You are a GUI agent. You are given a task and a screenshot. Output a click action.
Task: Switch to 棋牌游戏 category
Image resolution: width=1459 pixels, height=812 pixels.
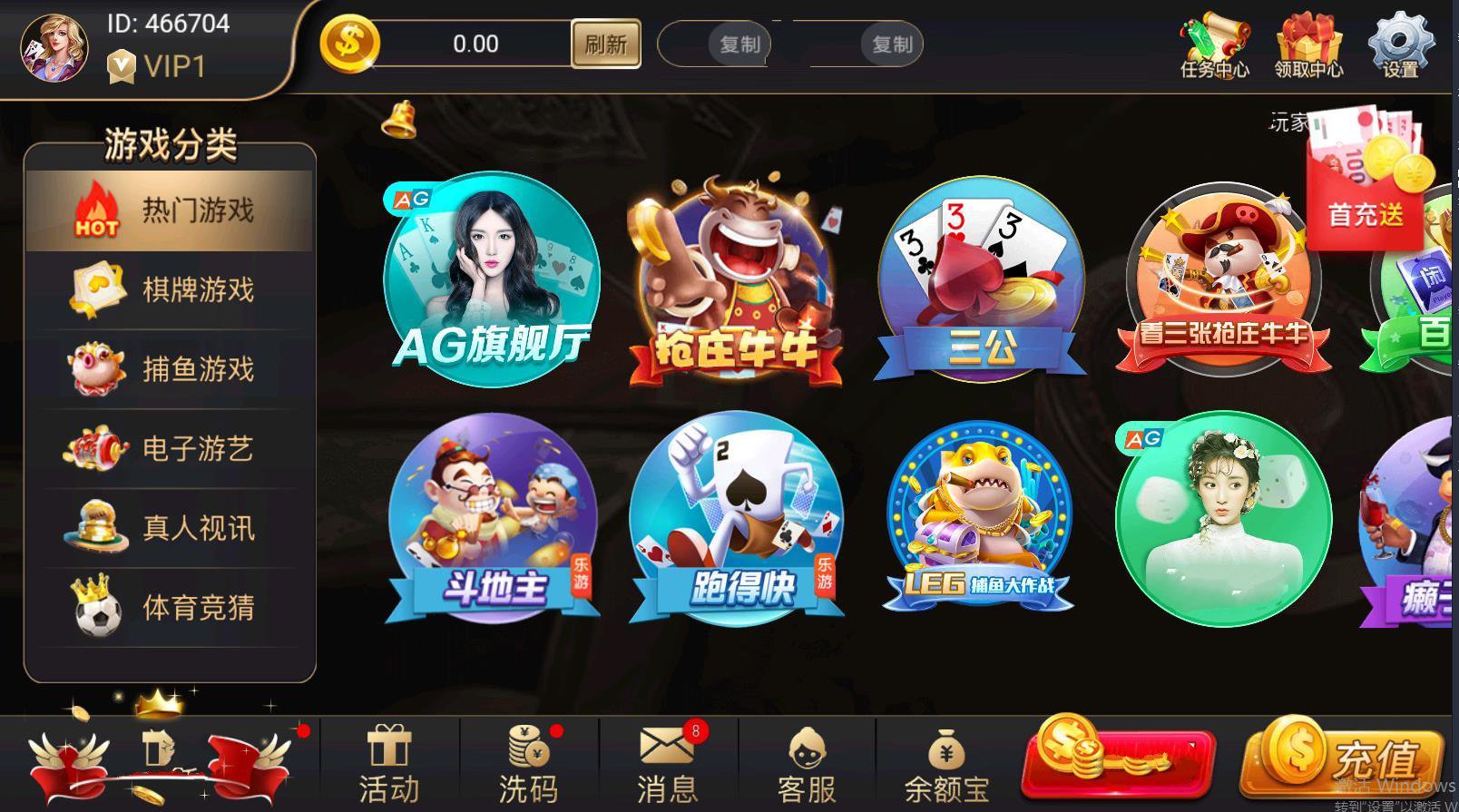click(170, 290)
